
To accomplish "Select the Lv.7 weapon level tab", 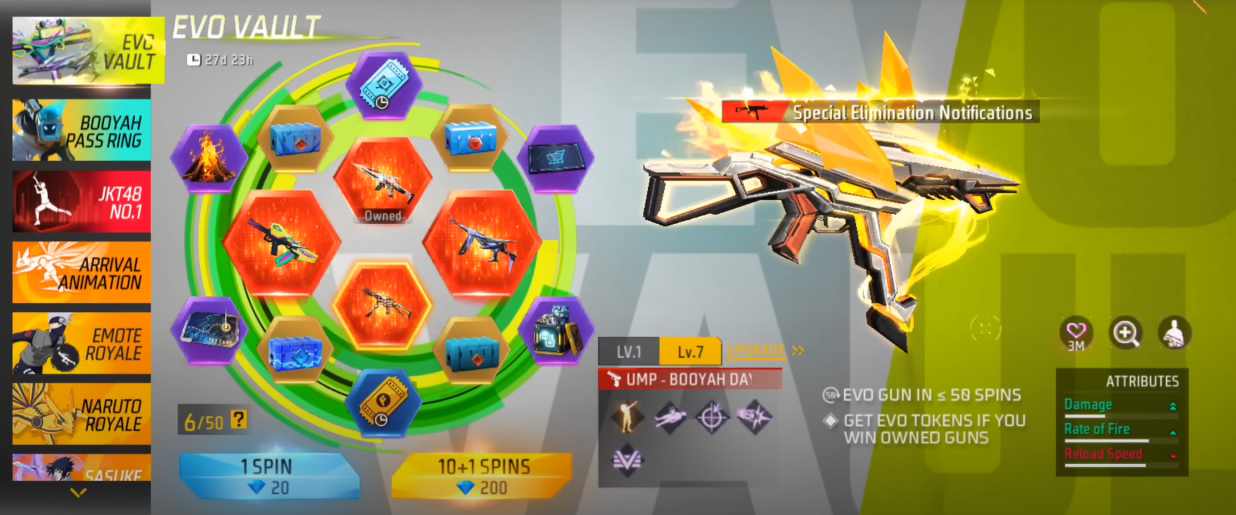I will [x=690, y=352].
